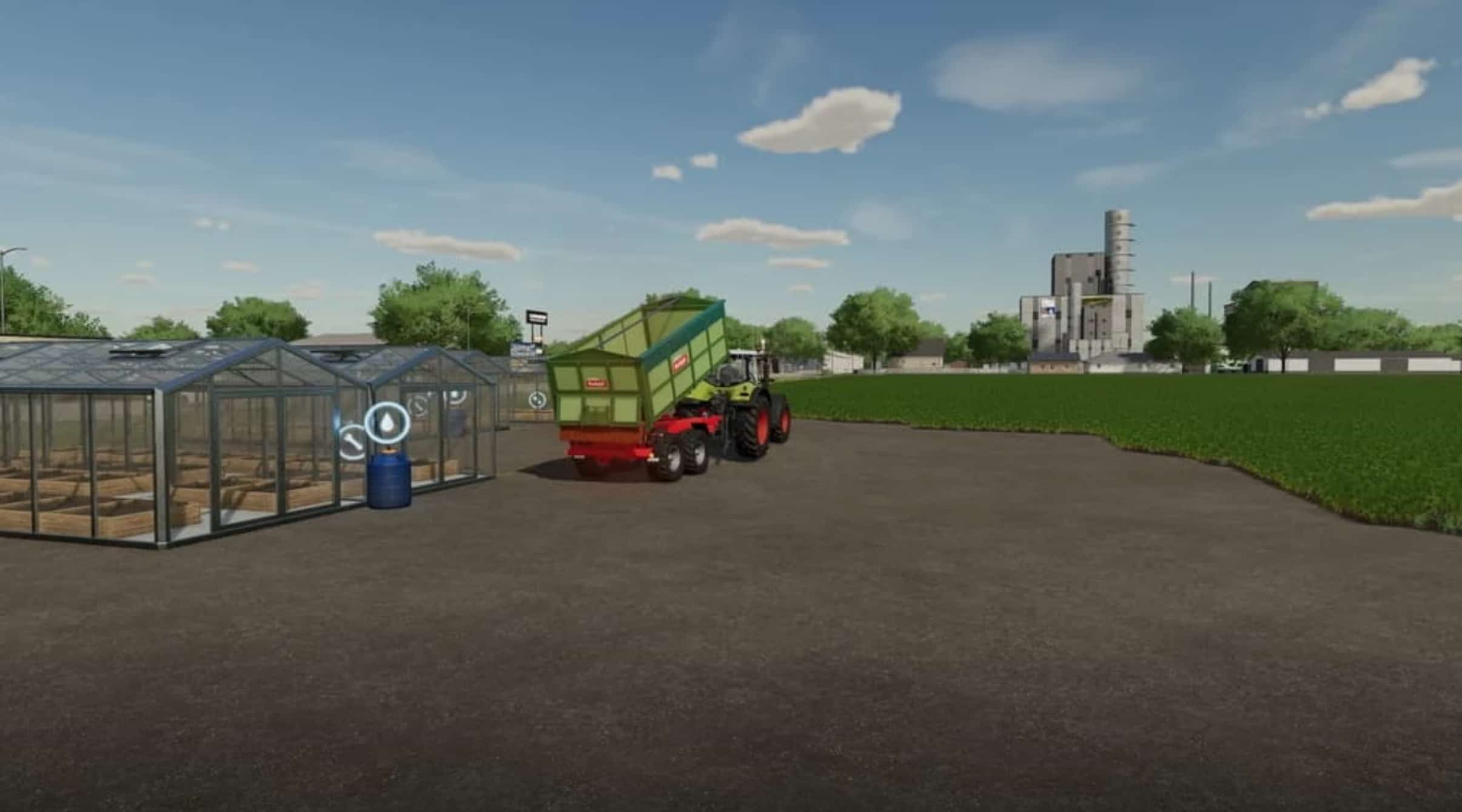The image size is (1462, 812).
Task: Click the highlighted water drop interaction marker
Action: coord(388,421)
